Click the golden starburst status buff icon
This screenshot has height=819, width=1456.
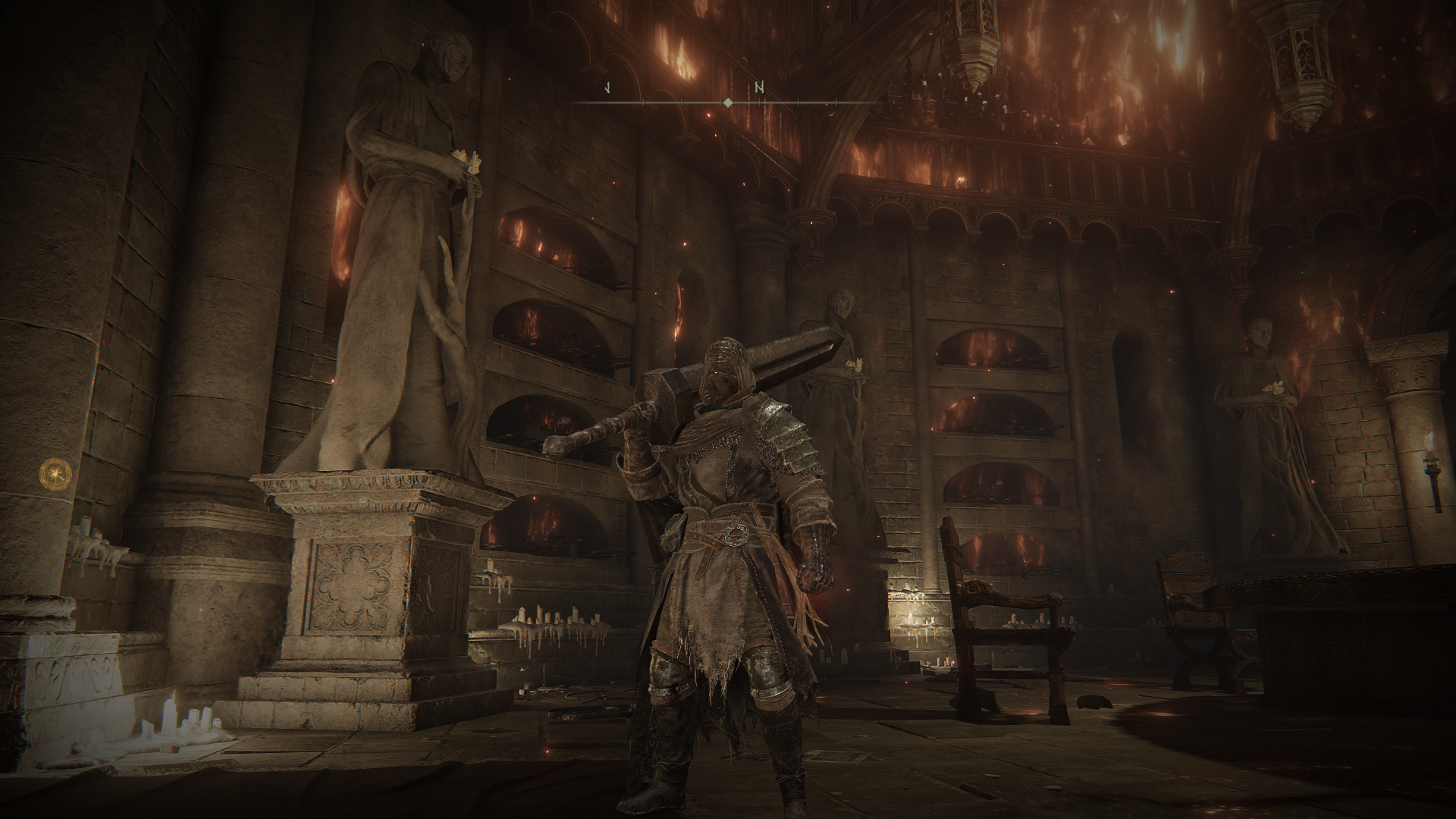click(53, 473)
